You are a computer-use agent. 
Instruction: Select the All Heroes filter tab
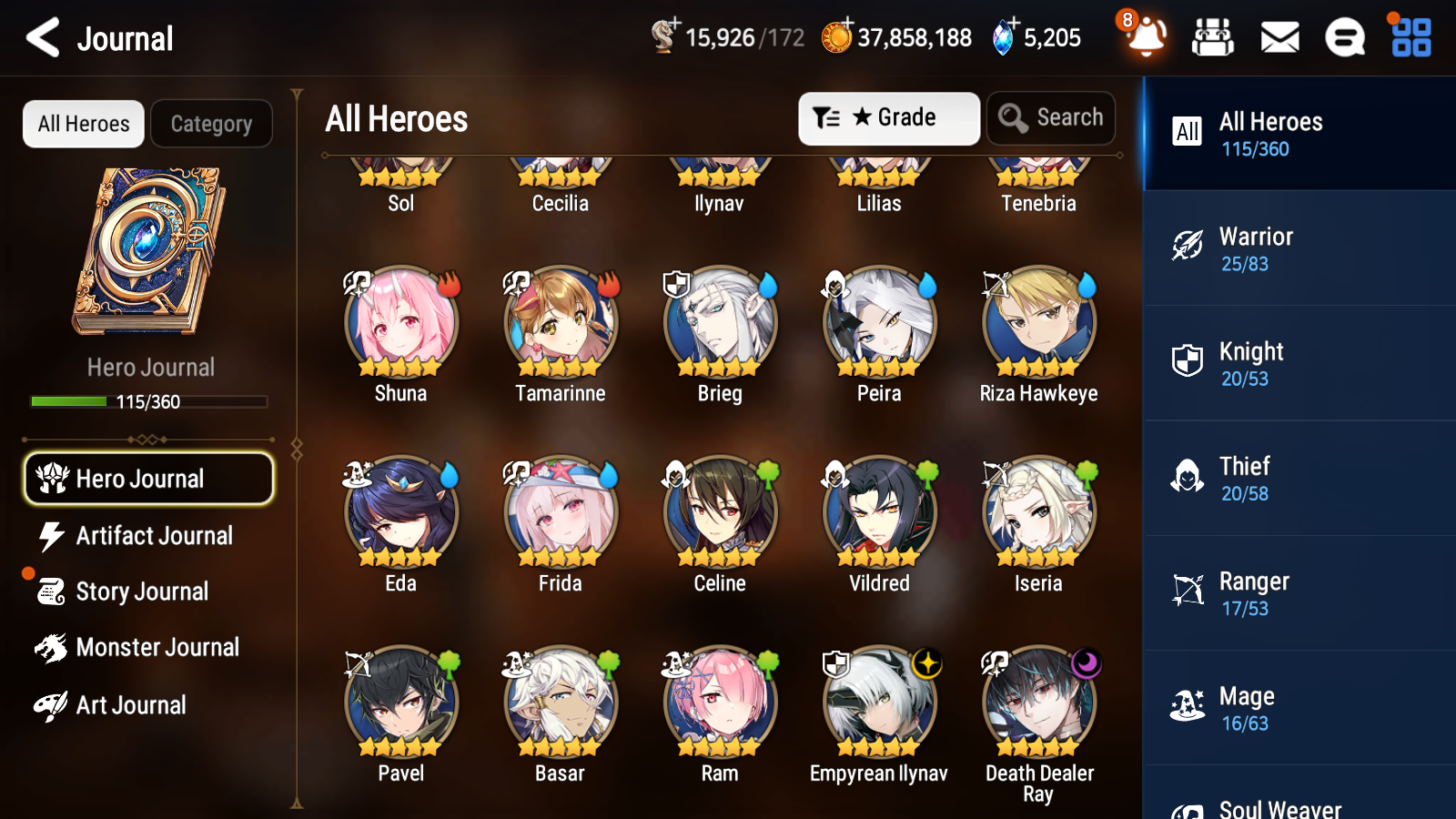[x=83, y=124]
